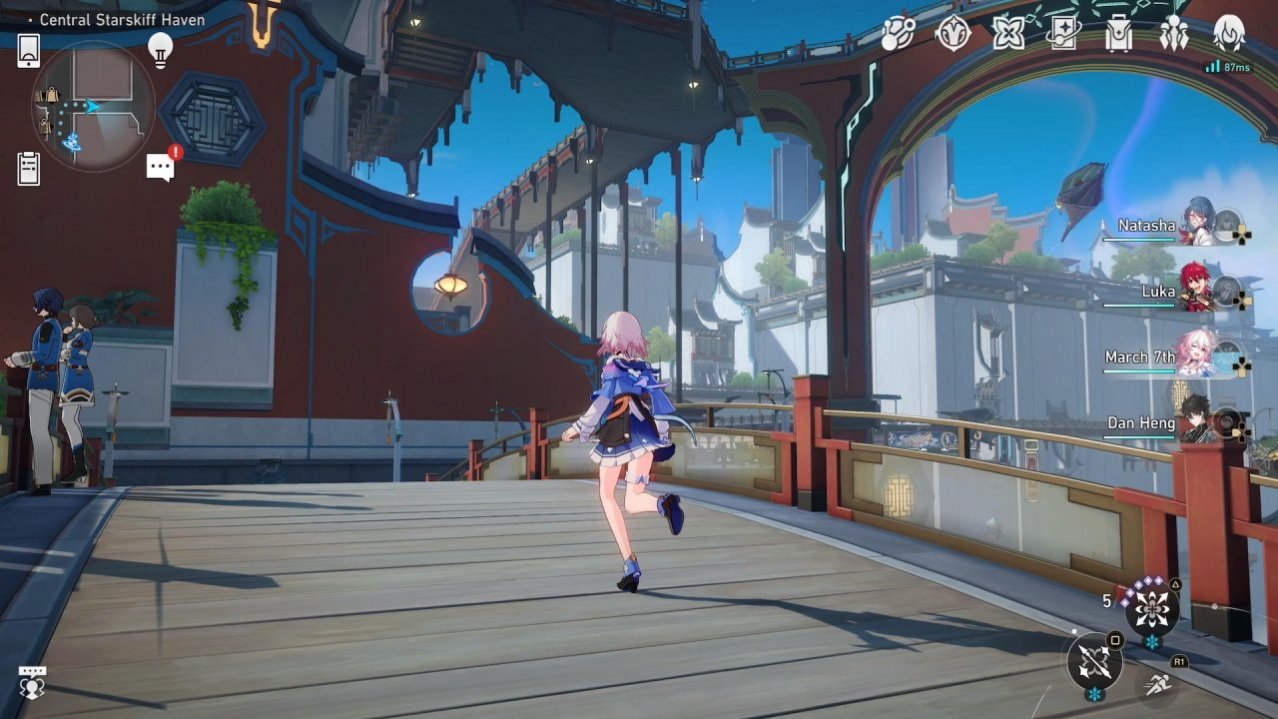Open the backpack inventory icon

(x=1118, y=35)
